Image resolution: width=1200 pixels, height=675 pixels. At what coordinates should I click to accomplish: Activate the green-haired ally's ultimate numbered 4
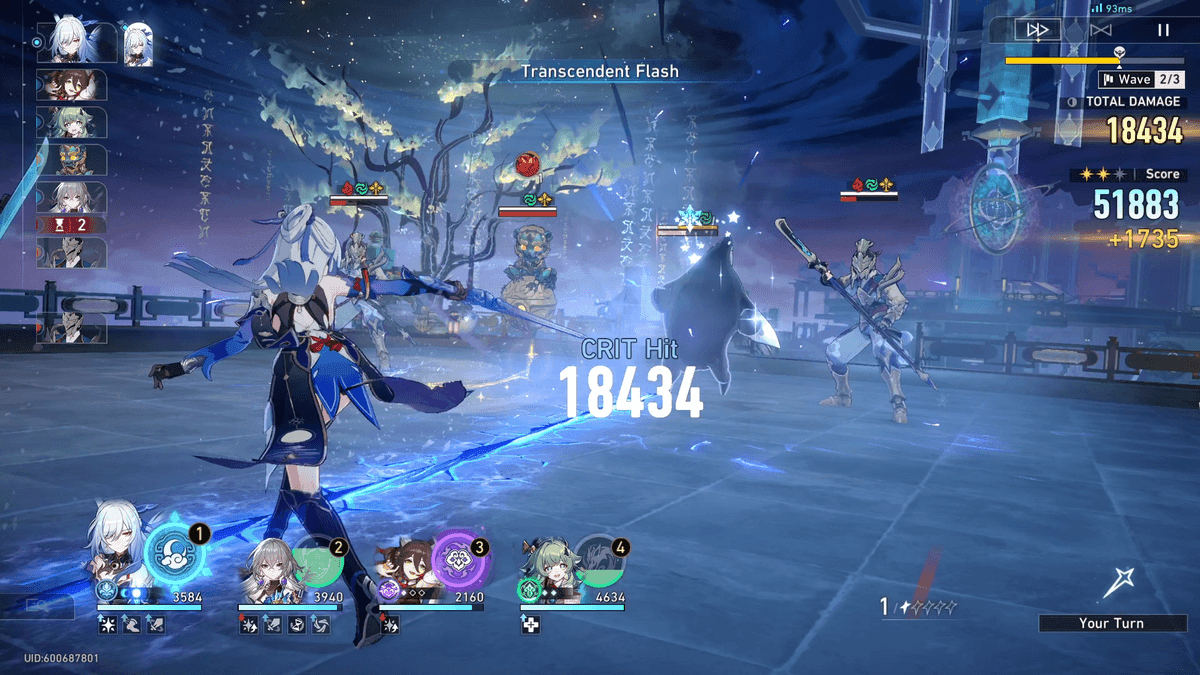coord(599,560)
